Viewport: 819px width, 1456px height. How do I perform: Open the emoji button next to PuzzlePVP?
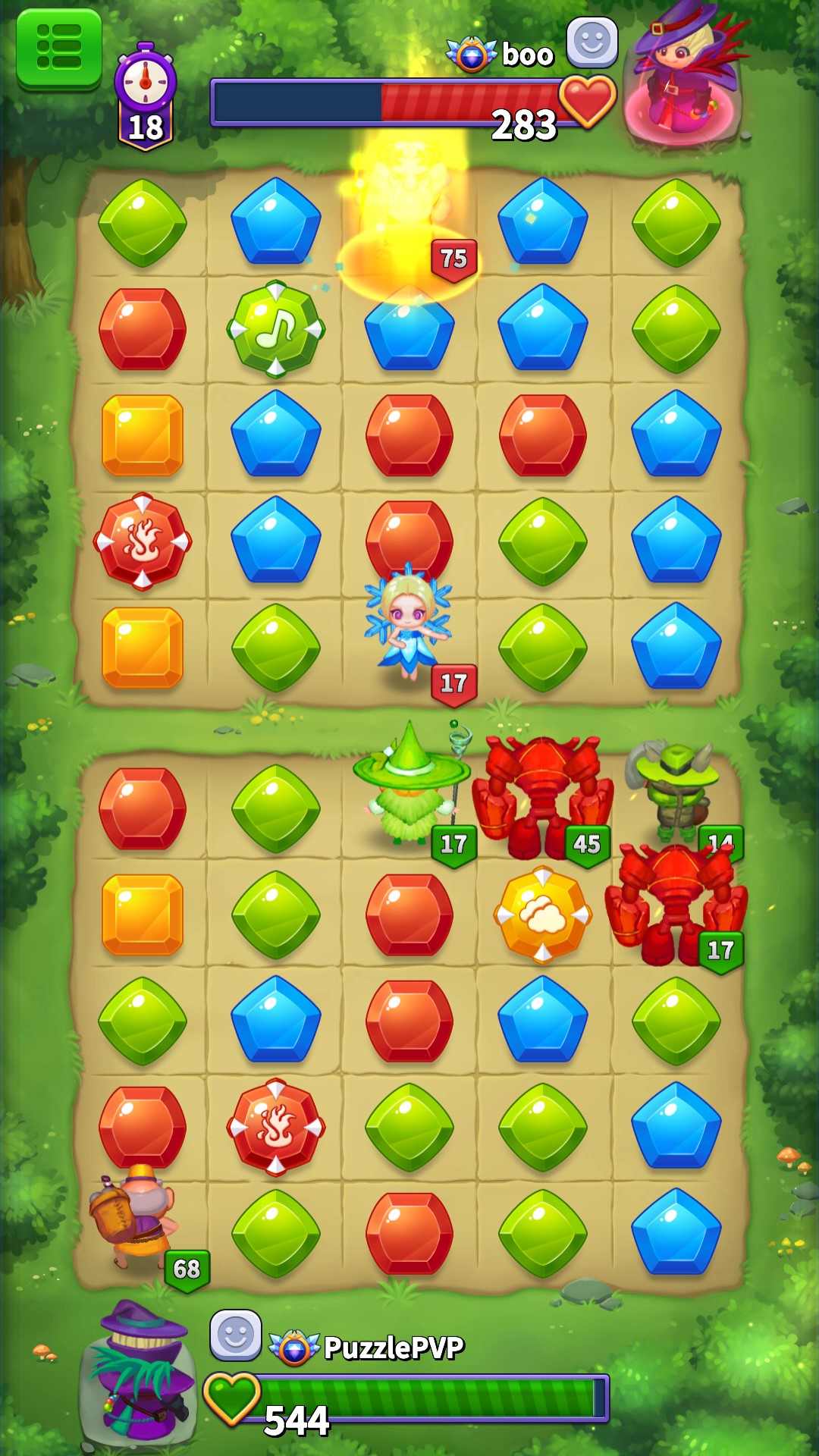pyautogui.click(x=235, y=1335)
